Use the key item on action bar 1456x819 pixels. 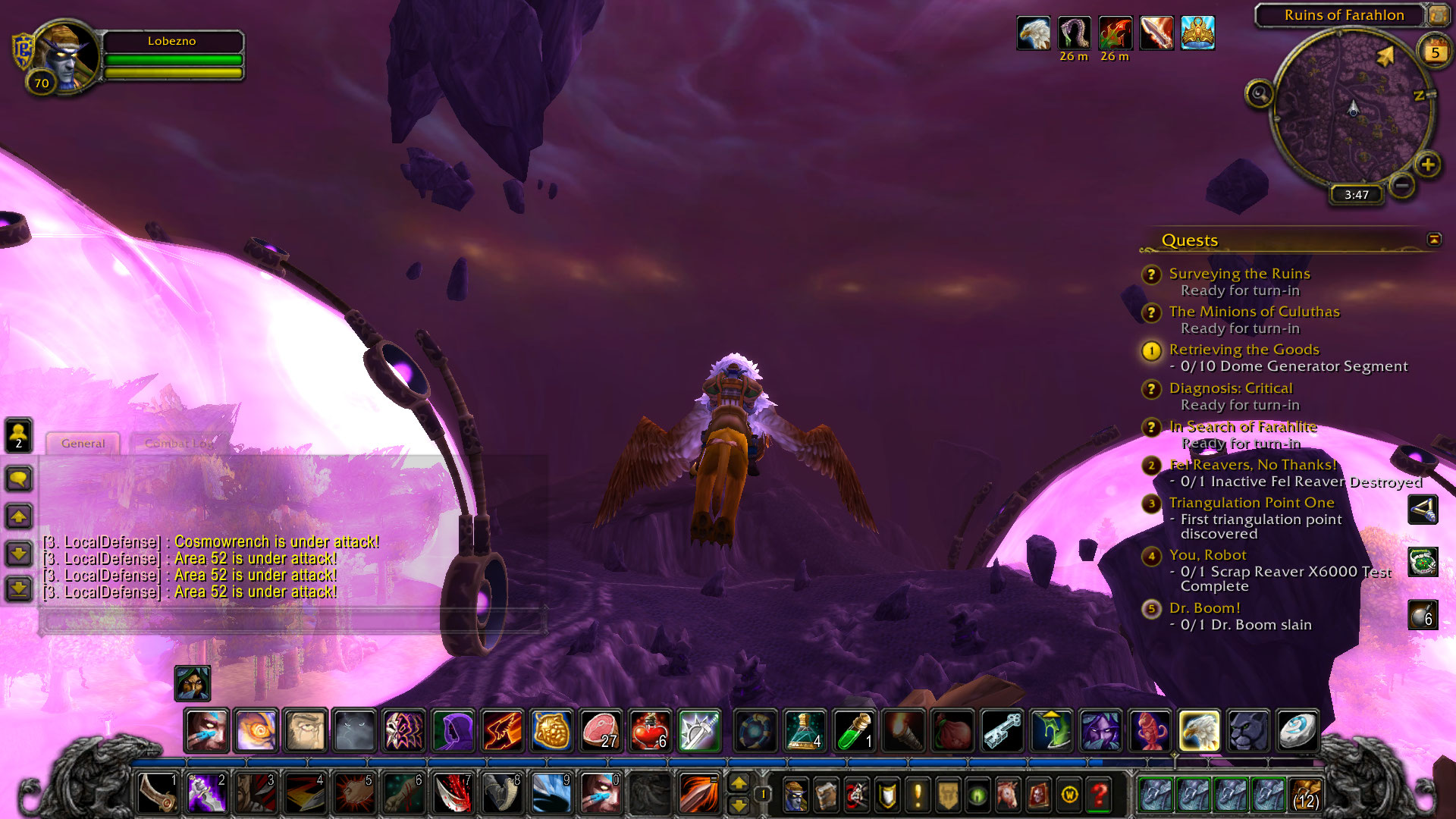1002,731
